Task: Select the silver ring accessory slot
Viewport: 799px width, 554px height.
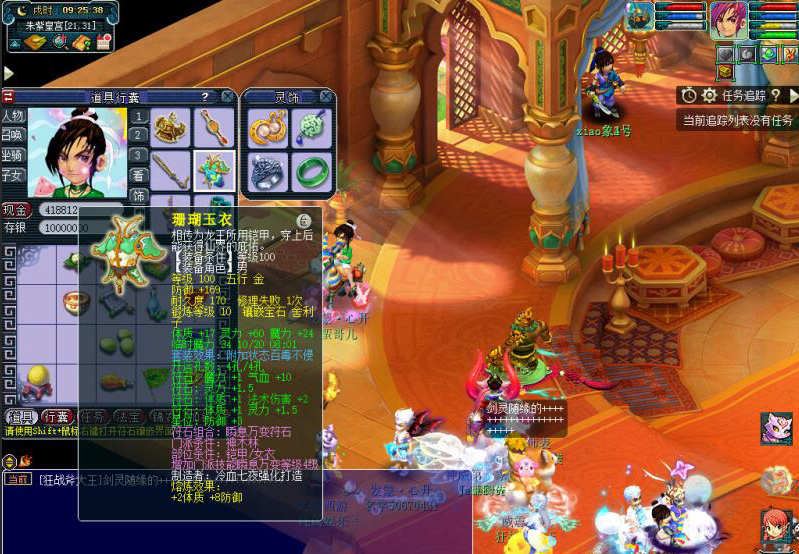Action: (x=266, y=170)
